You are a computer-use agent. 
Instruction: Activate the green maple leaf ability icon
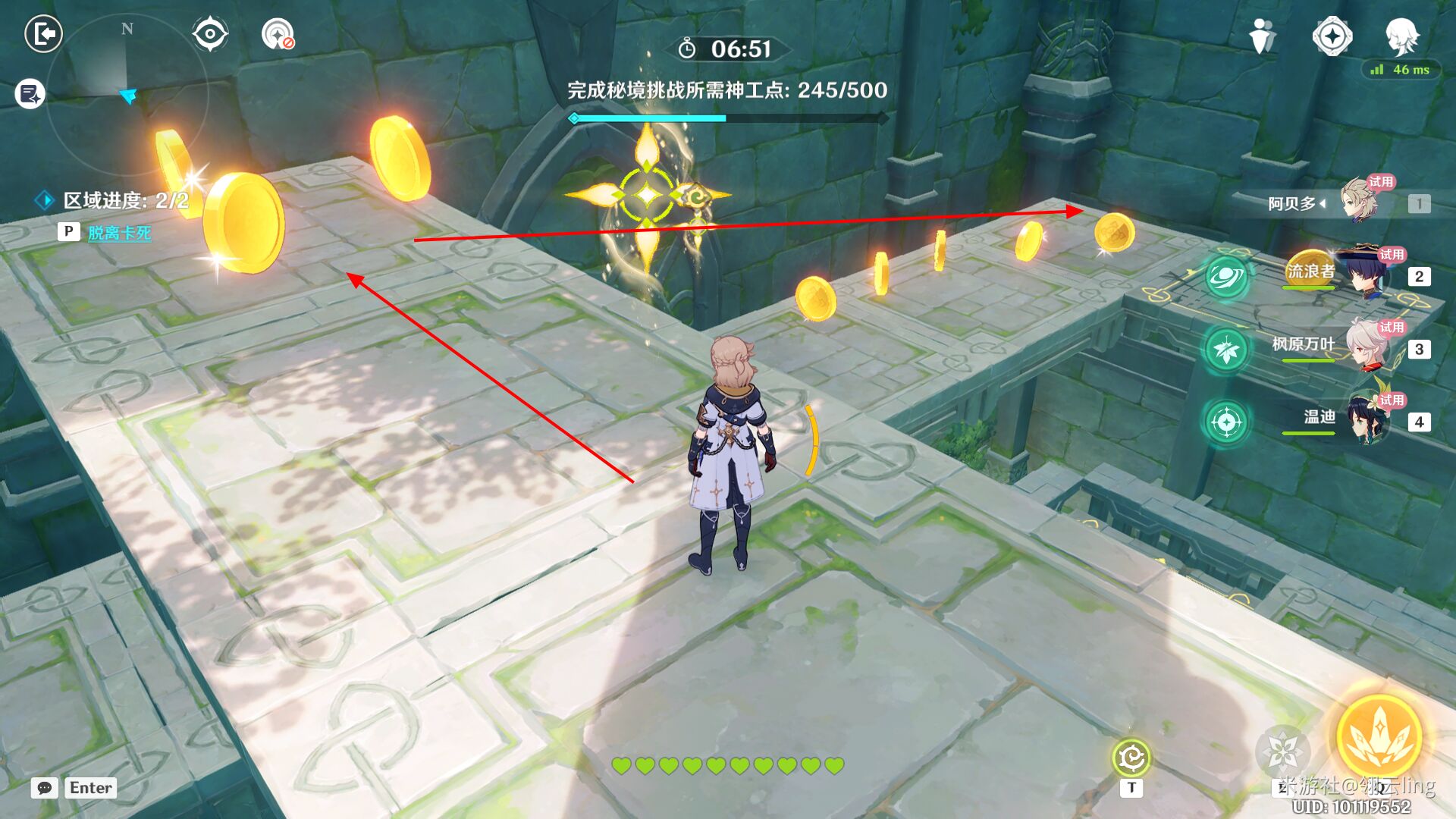pyautogui.click(x=1226, y=350)
